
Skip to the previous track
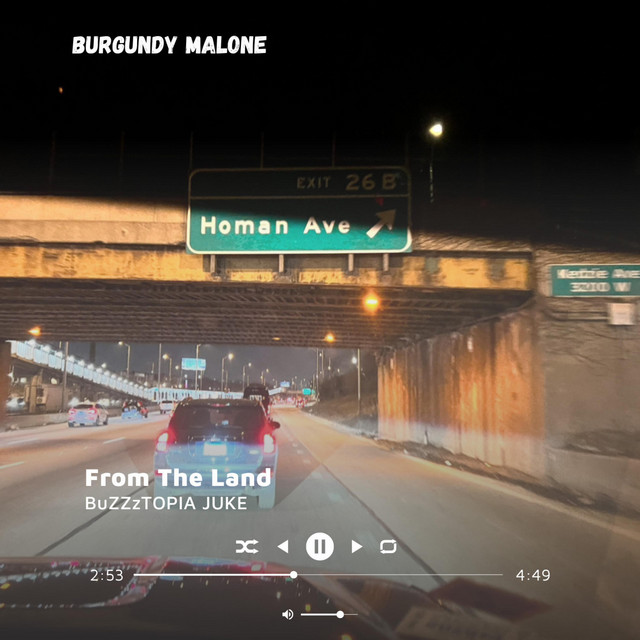click(x=283, y=546)
